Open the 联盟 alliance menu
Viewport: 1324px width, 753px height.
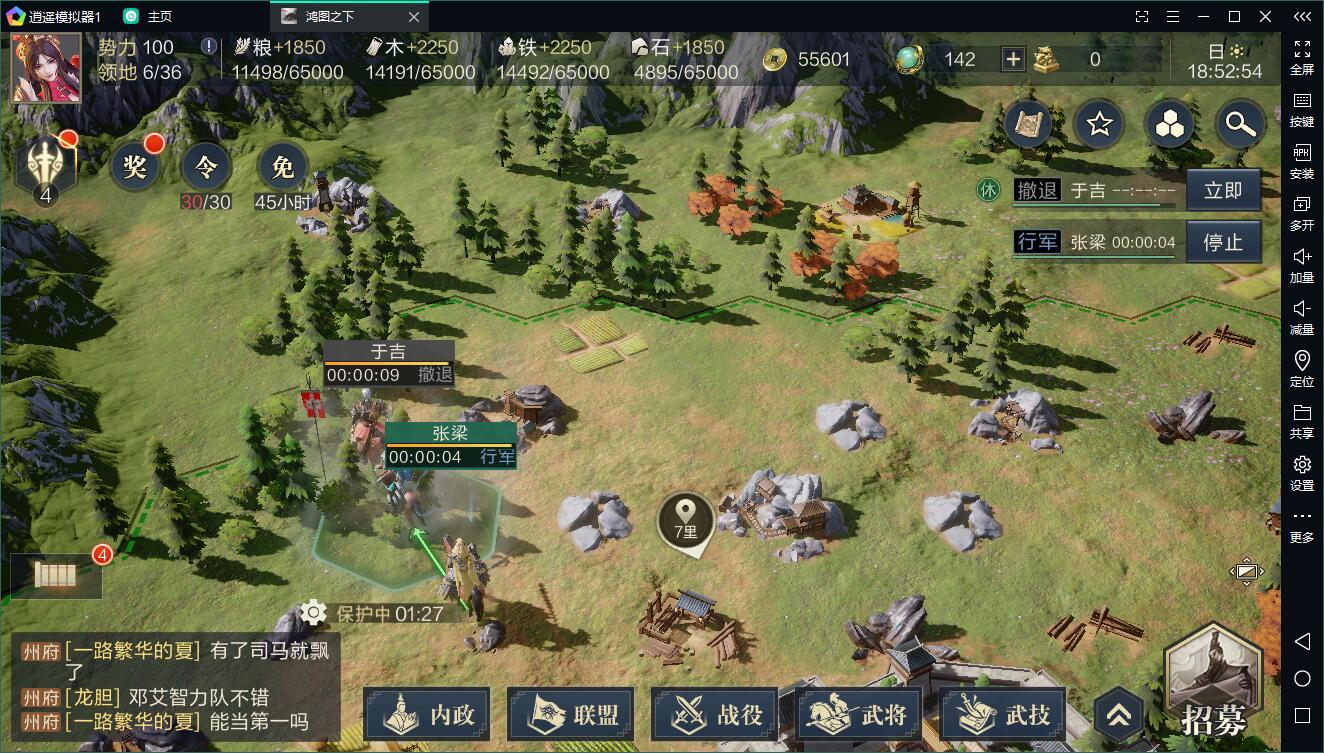(x=572, y=714)
